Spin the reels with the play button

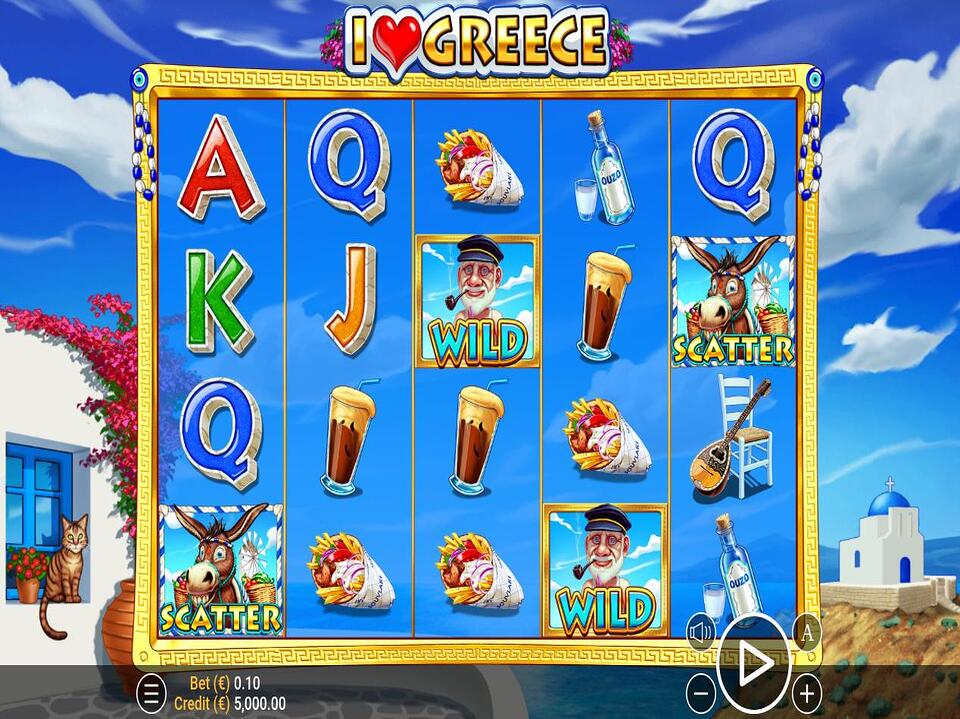pos(754,661)
